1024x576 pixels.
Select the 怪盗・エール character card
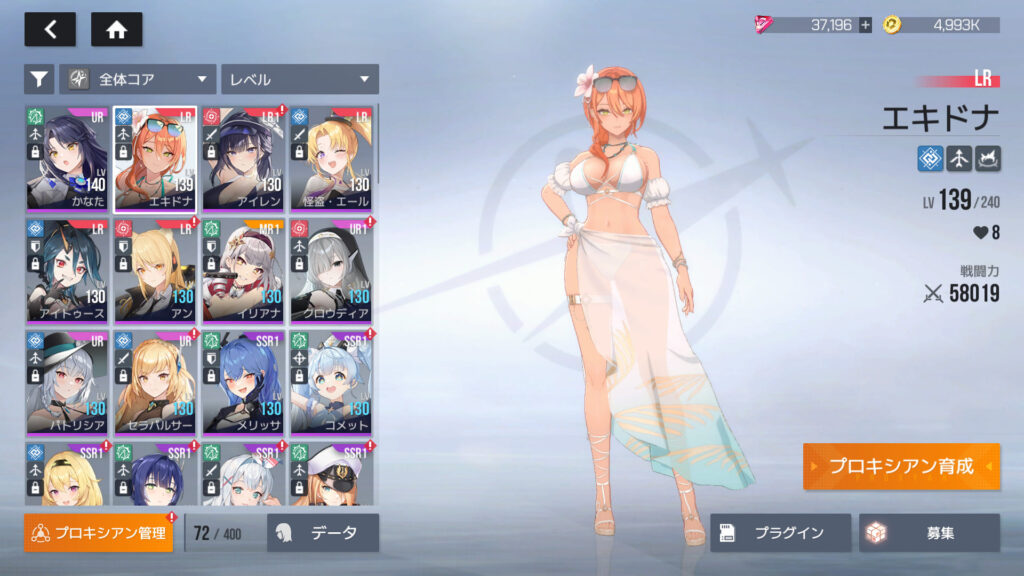pyautogui.click(x=331, y=158)
